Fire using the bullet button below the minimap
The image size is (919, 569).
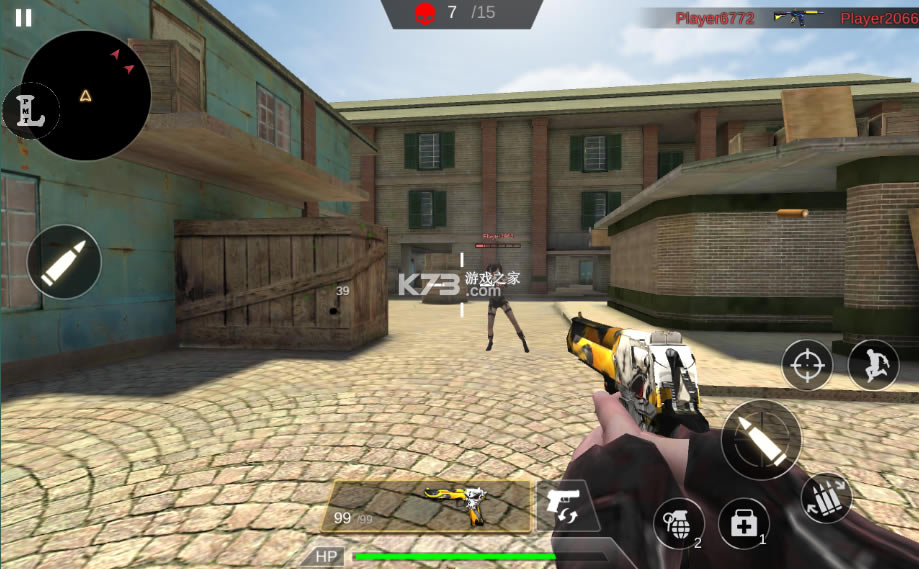point(64,261)
